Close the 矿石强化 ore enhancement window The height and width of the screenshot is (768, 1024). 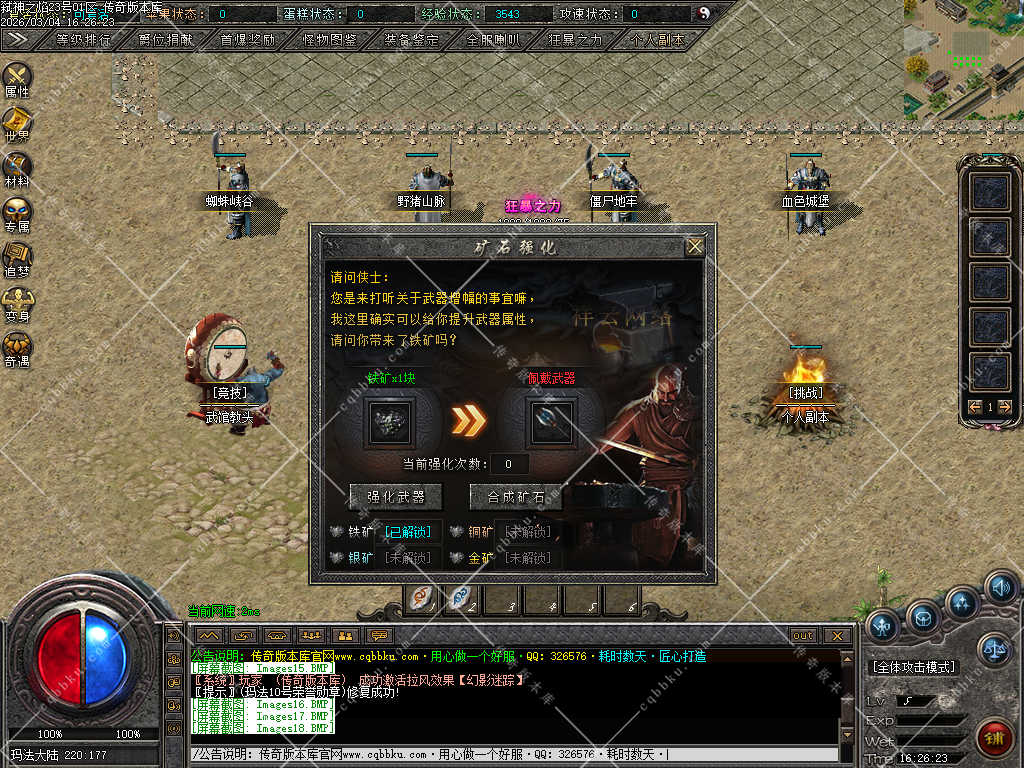[695, 246]
